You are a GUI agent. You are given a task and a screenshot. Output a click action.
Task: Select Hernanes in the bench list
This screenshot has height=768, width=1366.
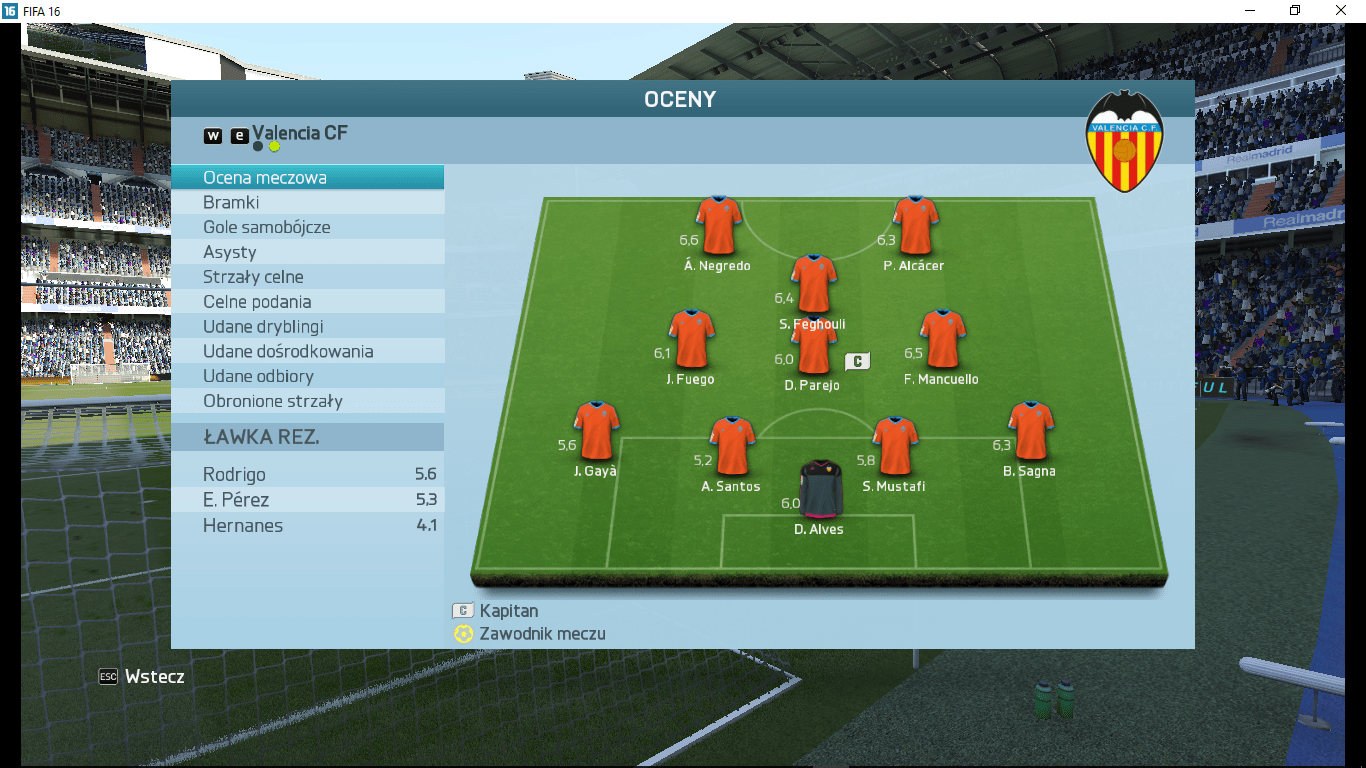(x=307, y=526)
